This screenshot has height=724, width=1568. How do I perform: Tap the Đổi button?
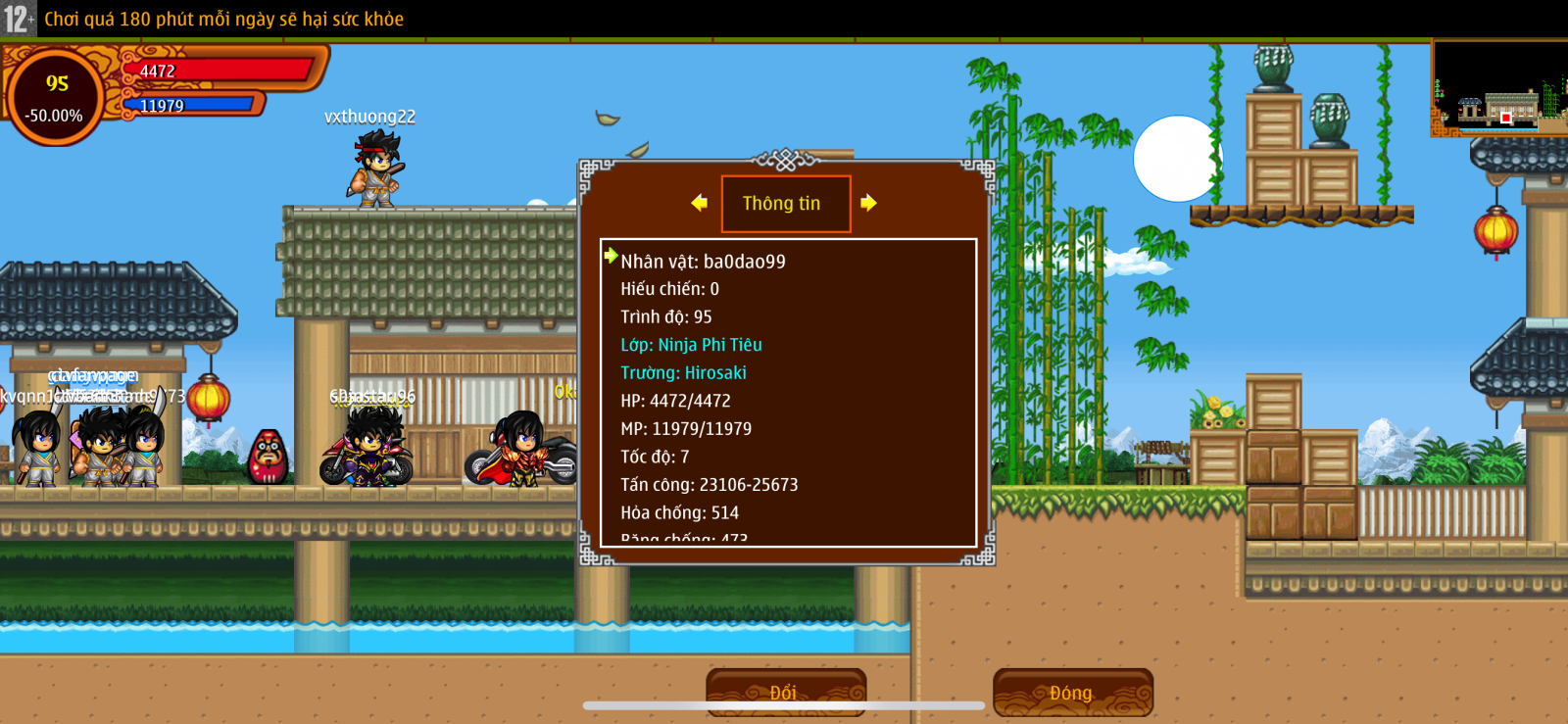tap(785, 692)
